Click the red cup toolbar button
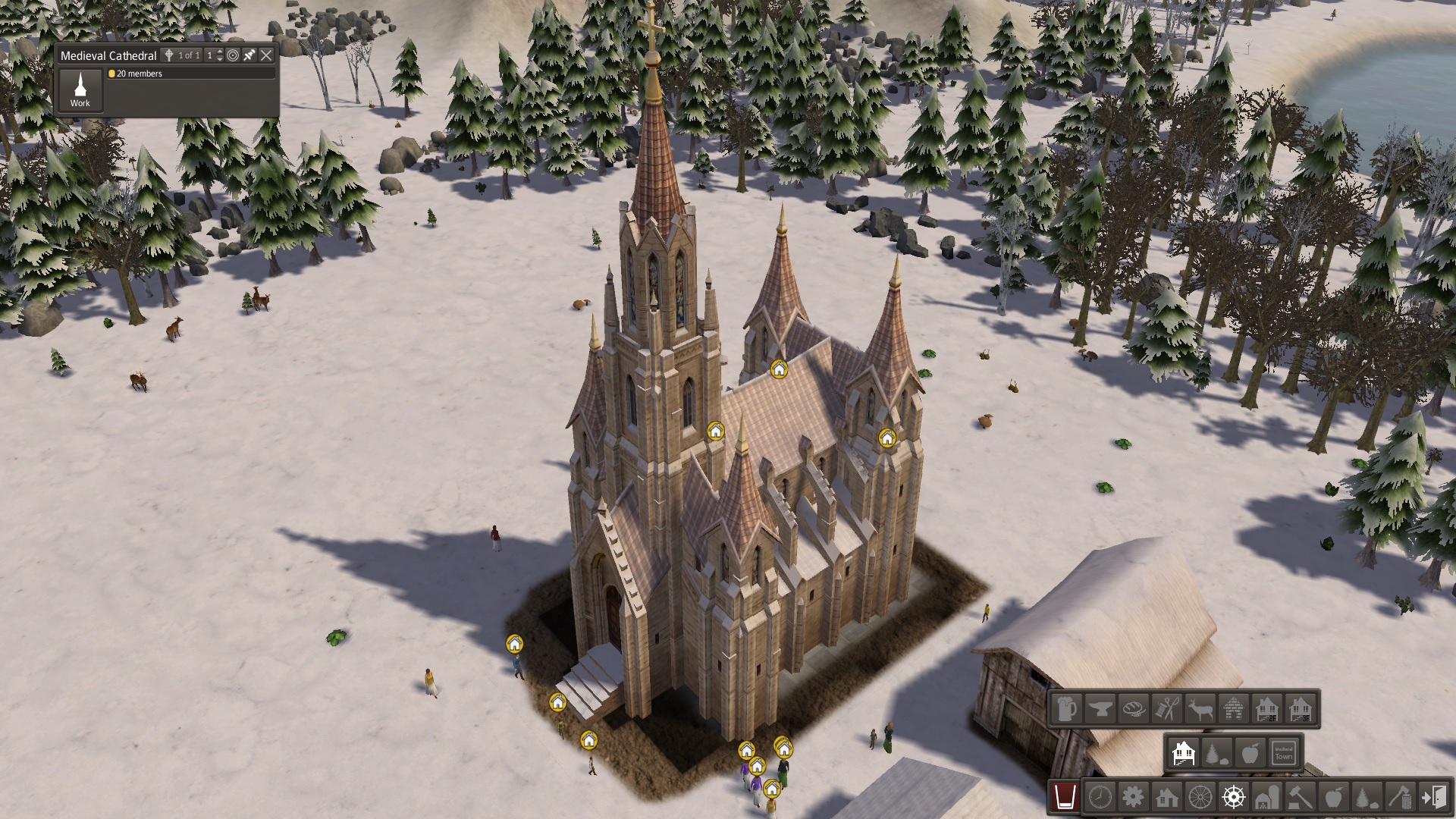Viewport: 1456px width, 819px height. (x=1065, y=797)
